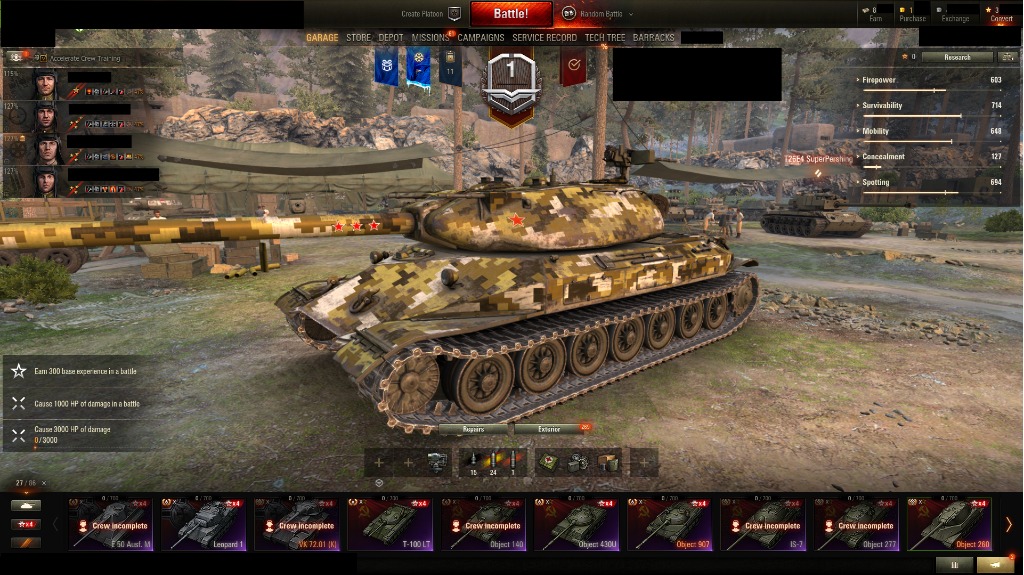Switch to the Store tab
Image resolution: width=1024 pixels, height=575 pixels.
coord(358,38)
